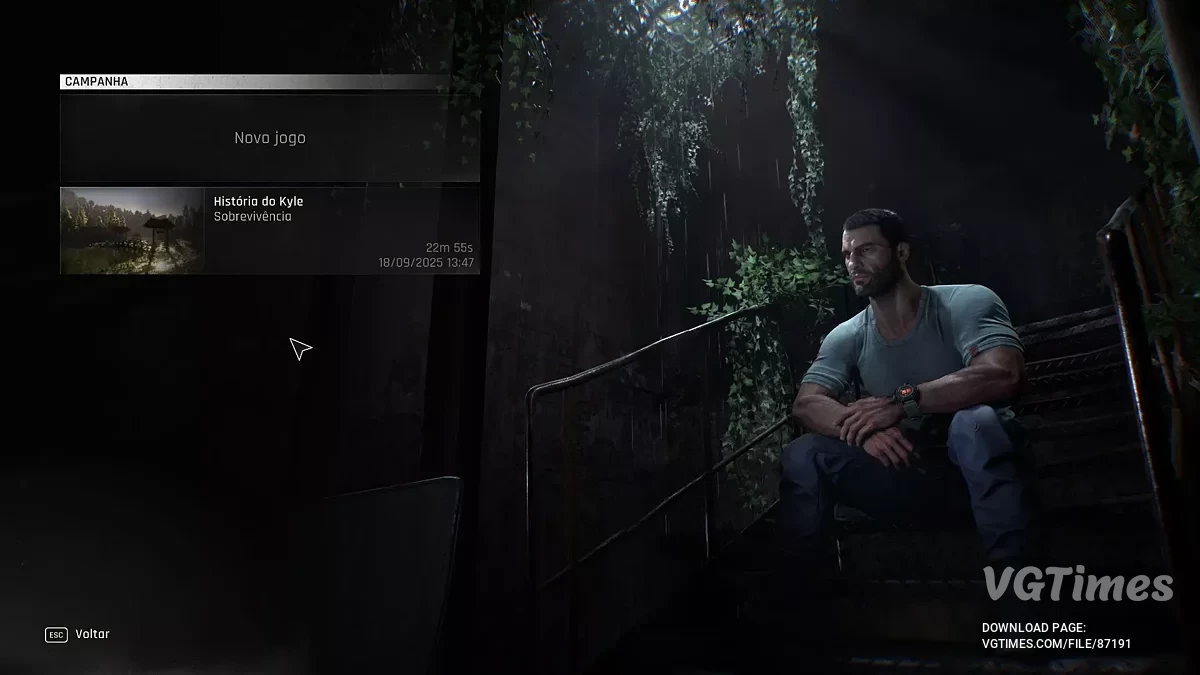The height and width of the screenshot is (675, 1200).
Task: Load the História do Kyle save
Action: [x=340, y=230]
